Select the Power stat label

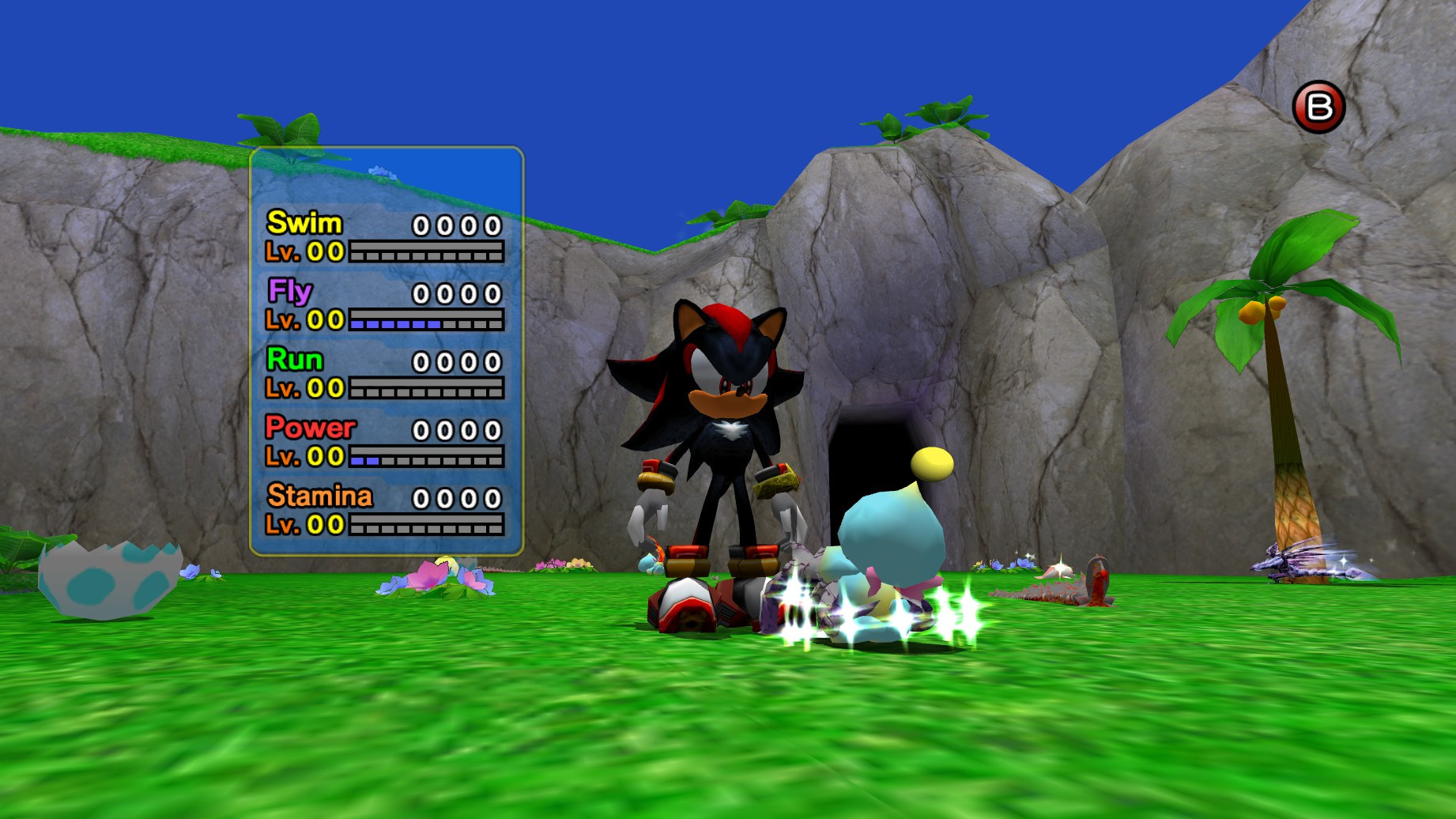pos(312,427)
